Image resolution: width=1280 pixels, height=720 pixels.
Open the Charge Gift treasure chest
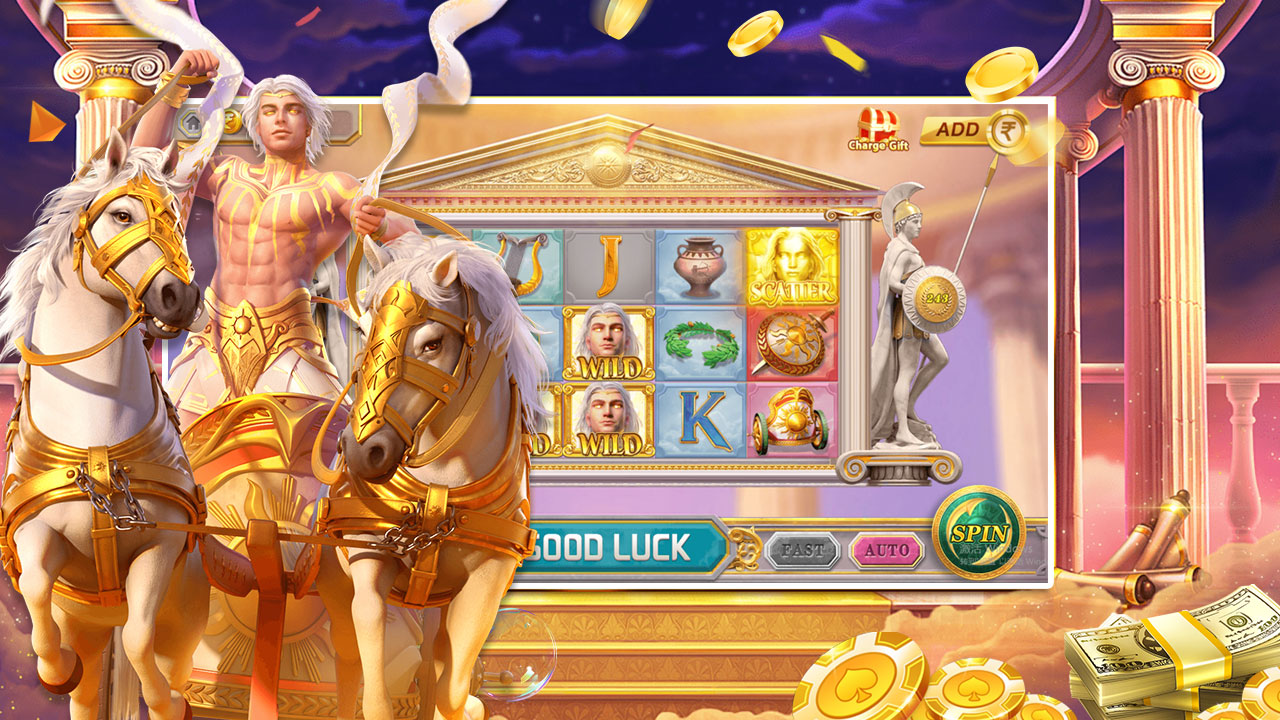point(878,128)
